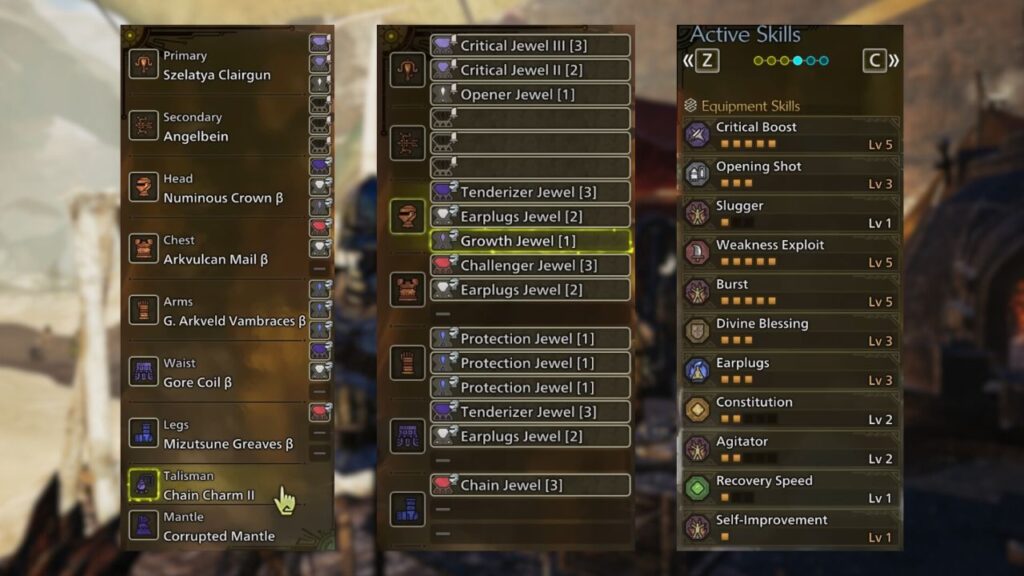This screenshot has width=1024, height=576.
Task: Select the Chain Charm II talisman
Action: coord(208,486)
